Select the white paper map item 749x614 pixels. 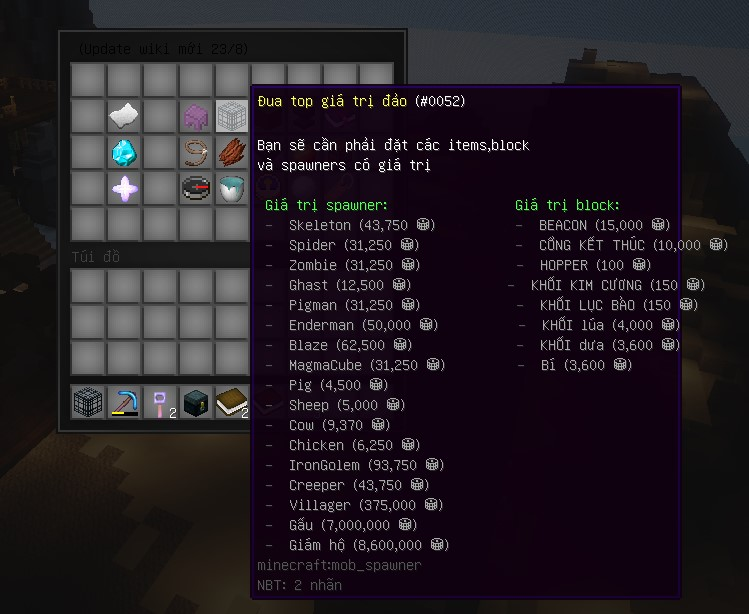[x=124, y=116]
